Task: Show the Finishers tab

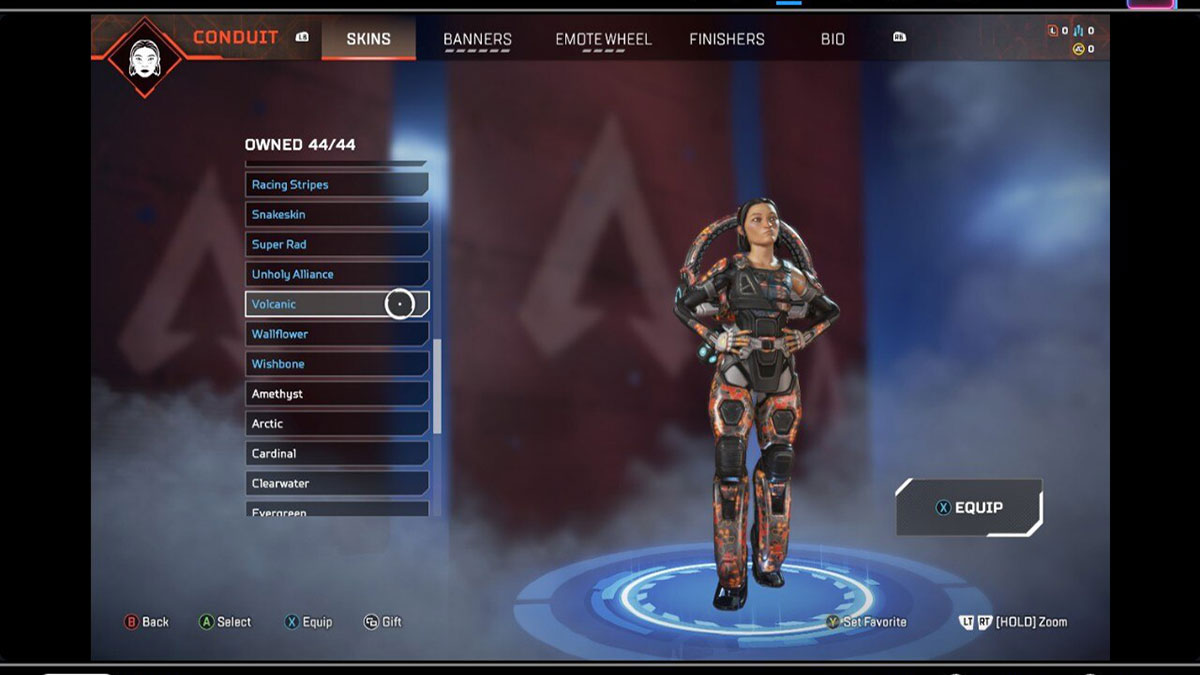Action: pos(727,39)
